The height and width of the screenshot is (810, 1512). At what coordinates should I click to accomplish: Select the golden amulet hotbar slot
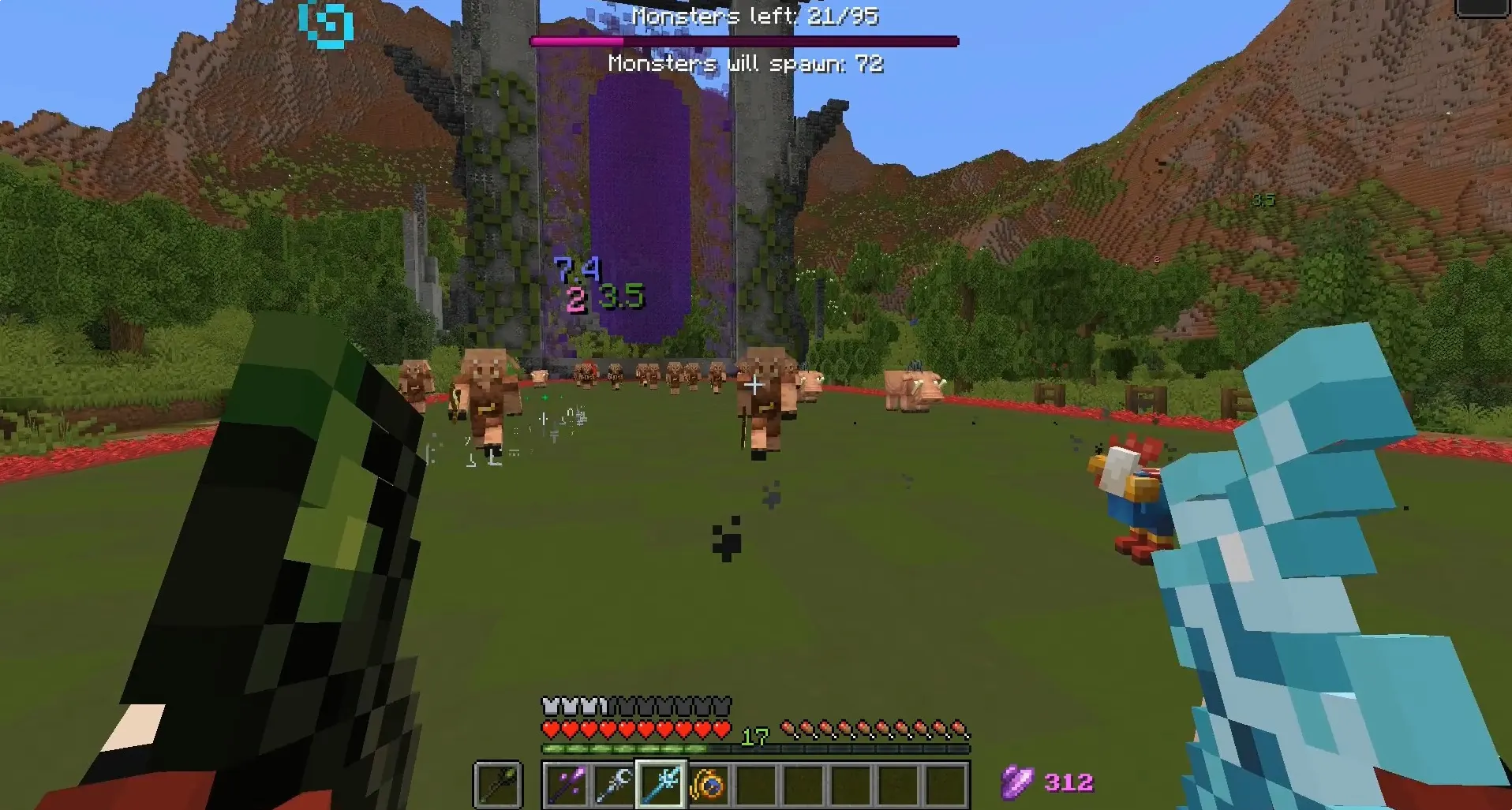[708, 784]
